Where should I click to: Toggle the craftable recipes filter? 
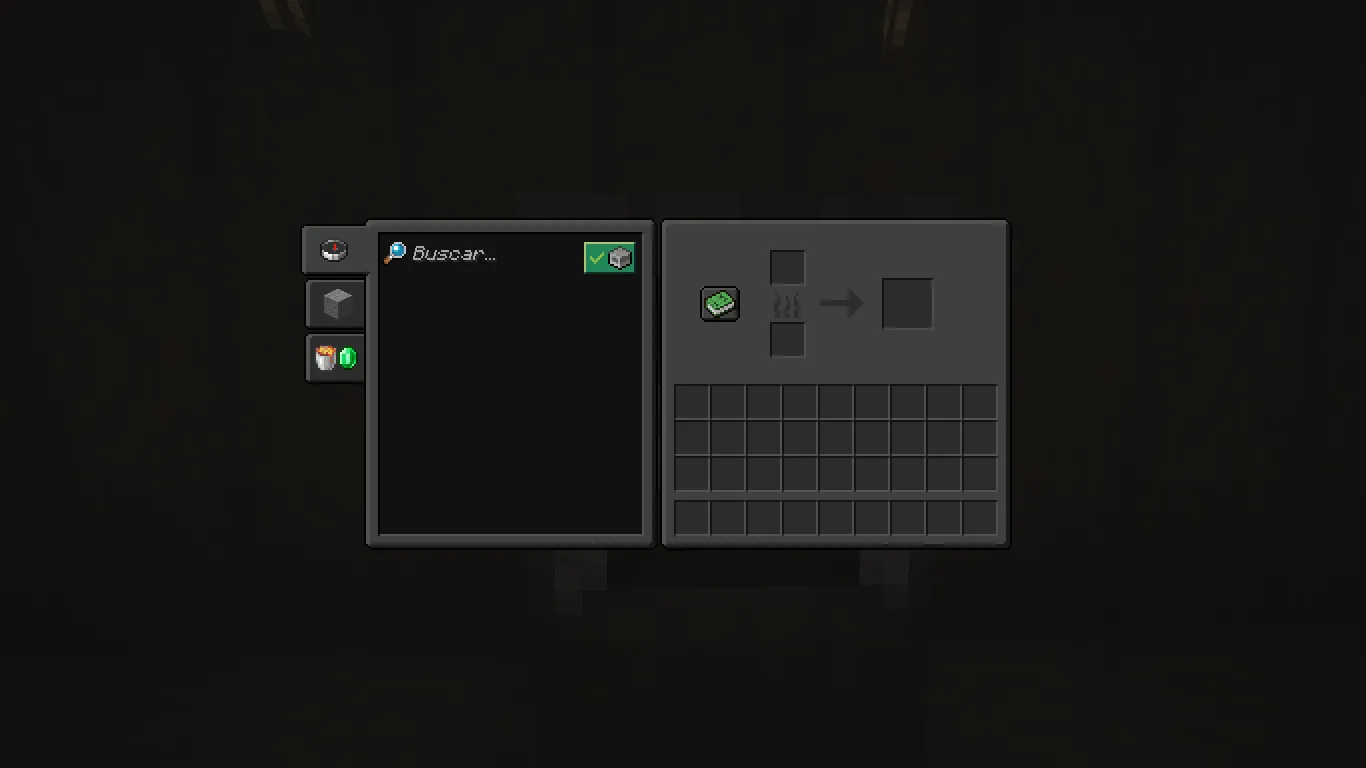point(609,257)
